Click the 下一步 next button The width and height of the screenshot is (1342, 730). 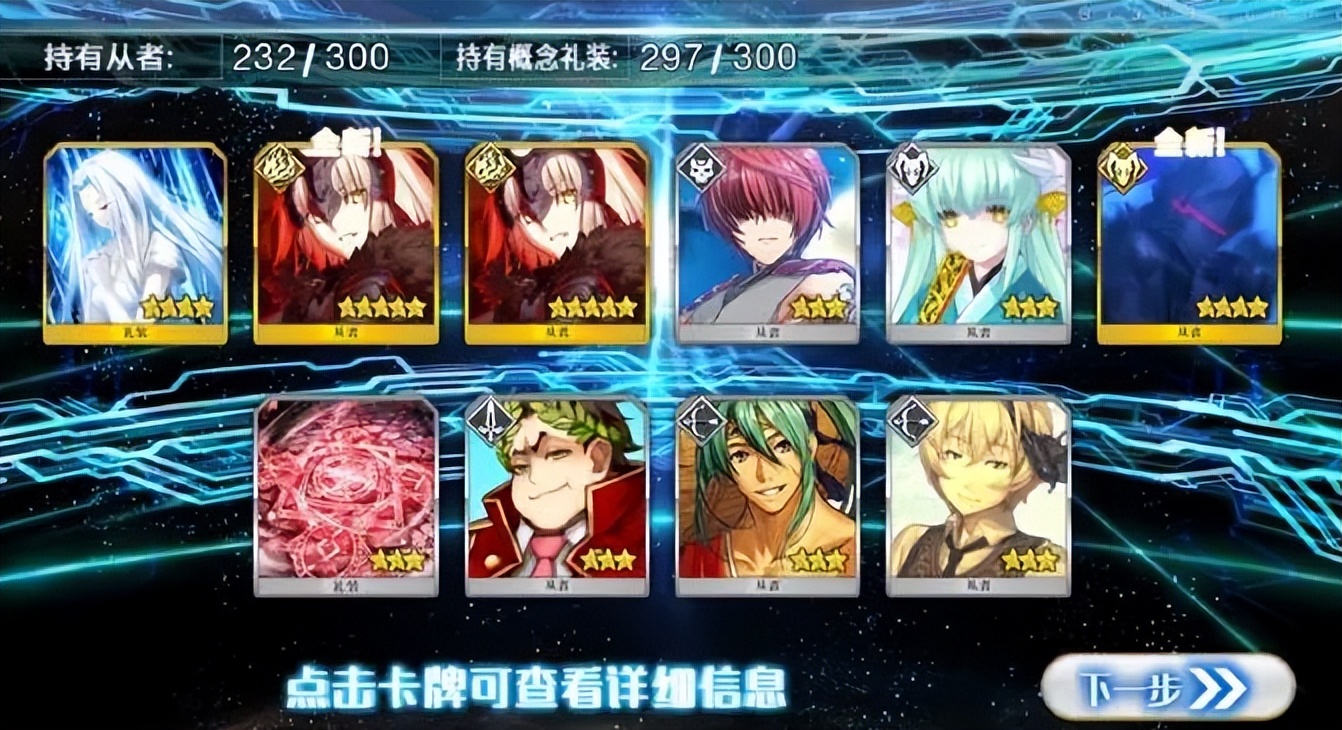1167,689
